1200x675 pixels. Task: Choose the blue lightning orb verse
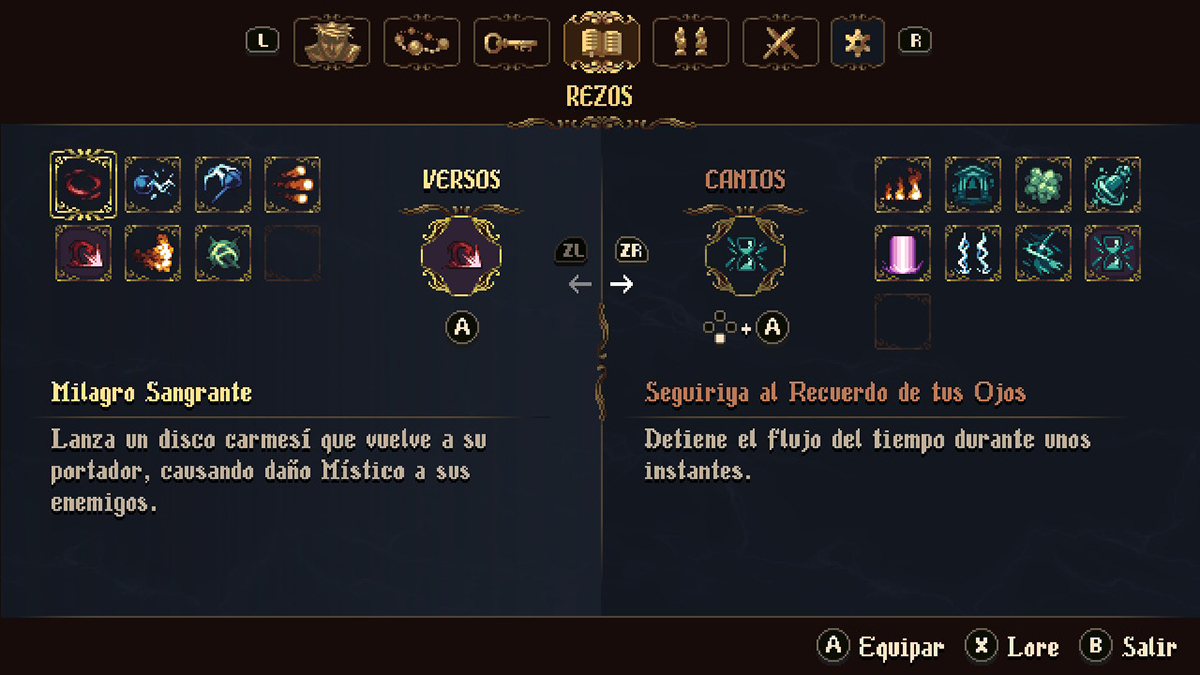coord(153,184)
